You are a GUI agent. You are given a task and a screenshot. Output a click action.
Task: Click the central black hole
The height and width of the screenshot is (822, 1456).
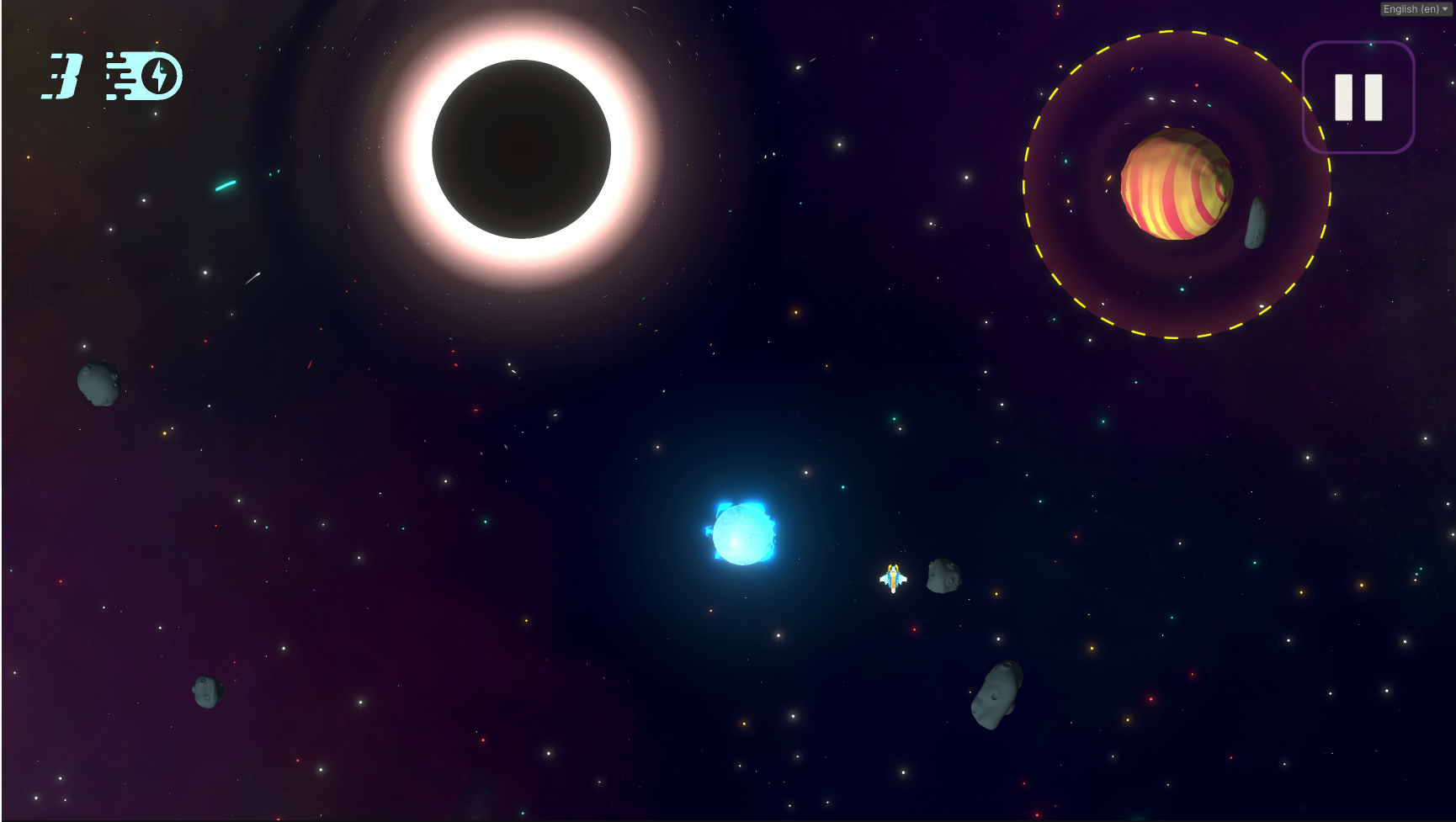522,149
